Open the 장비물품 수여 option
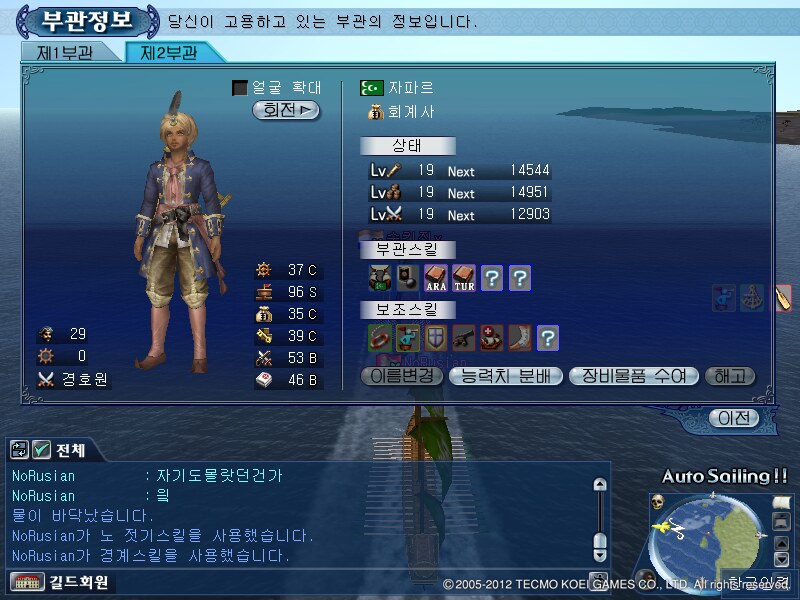 pyautogui.click(x=633, y=377)
